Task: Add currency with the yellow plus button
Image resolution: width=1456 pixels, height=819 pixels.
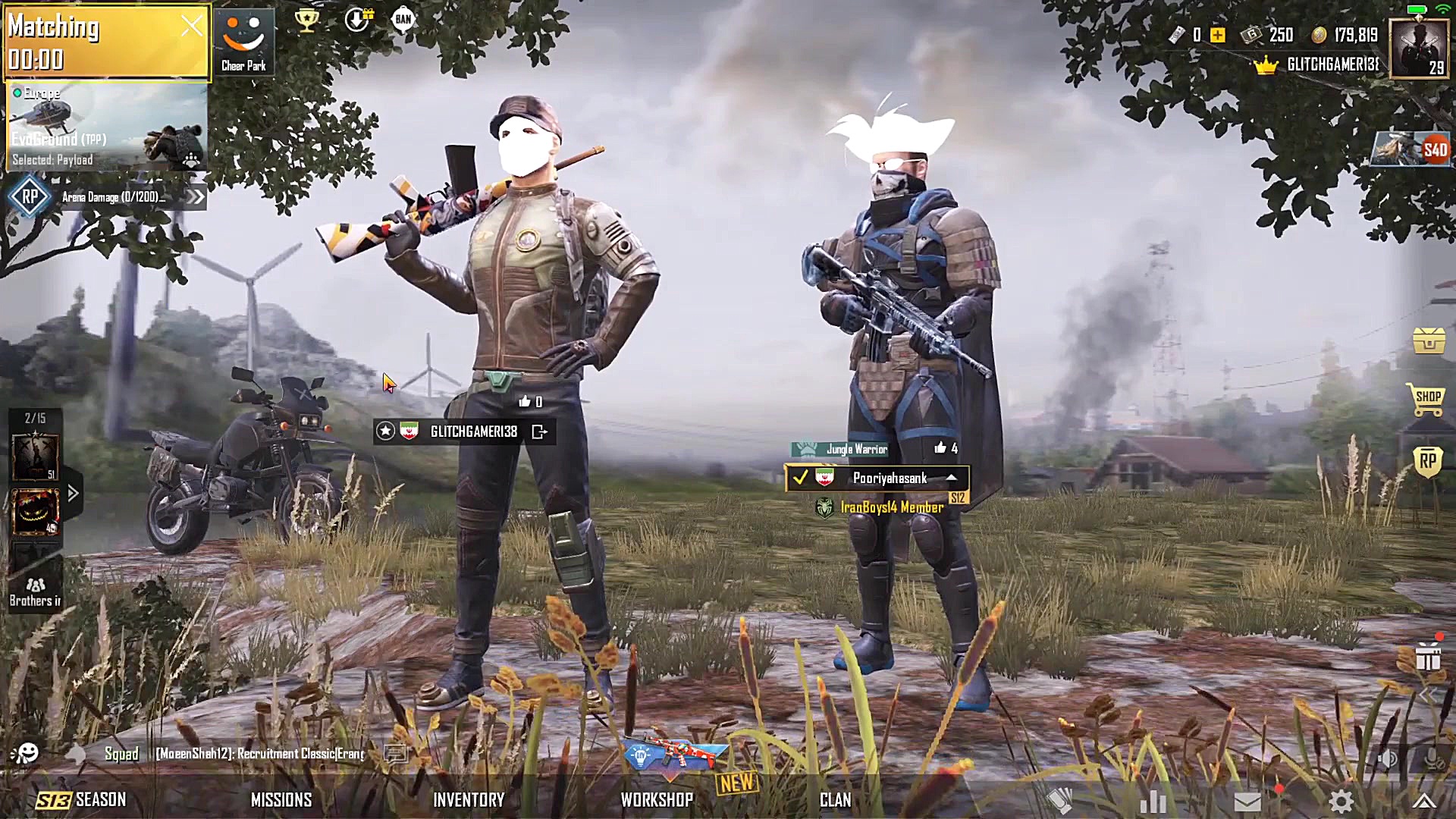Action: coord(1218,35)
